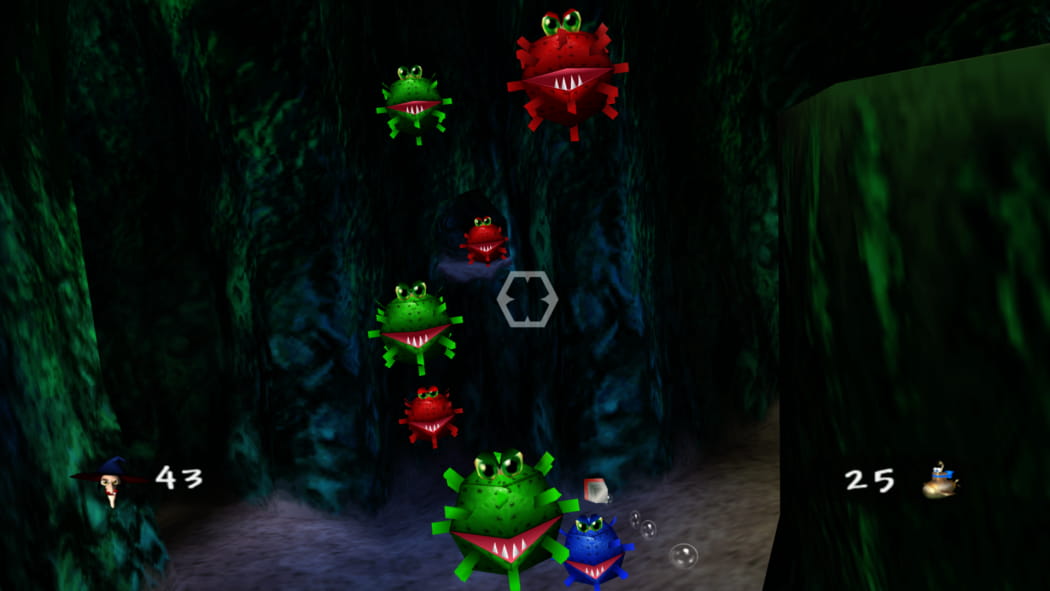Click the witch head icon
Viewport: 1050px width, 591px height.
(x=110, y=480)
